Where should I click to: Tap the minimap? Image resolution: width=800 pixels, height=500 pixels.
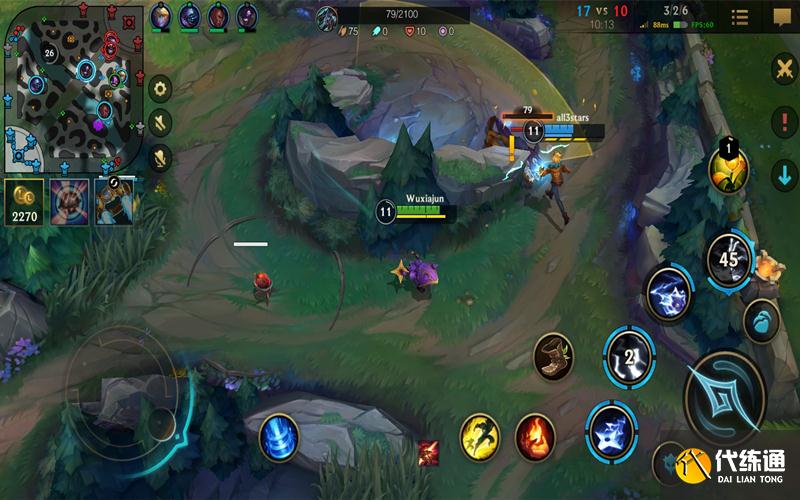72,84
